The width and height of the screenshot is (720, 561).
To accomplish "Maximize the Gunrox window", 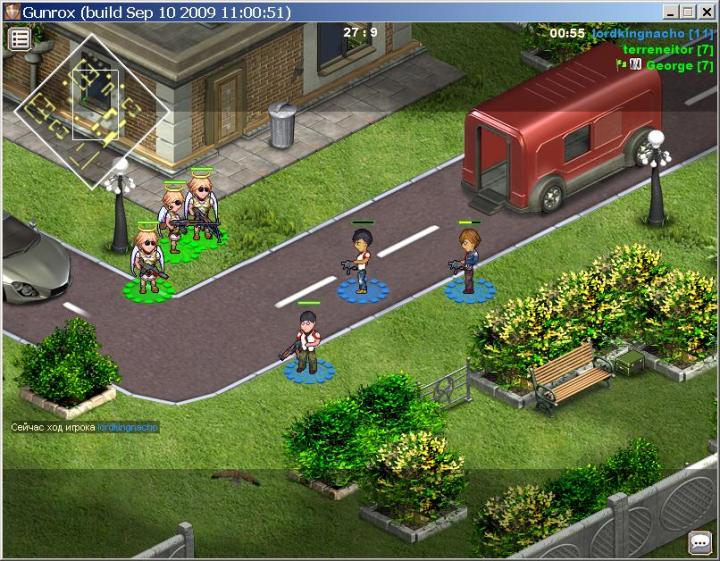I will (x=688, y=11).
